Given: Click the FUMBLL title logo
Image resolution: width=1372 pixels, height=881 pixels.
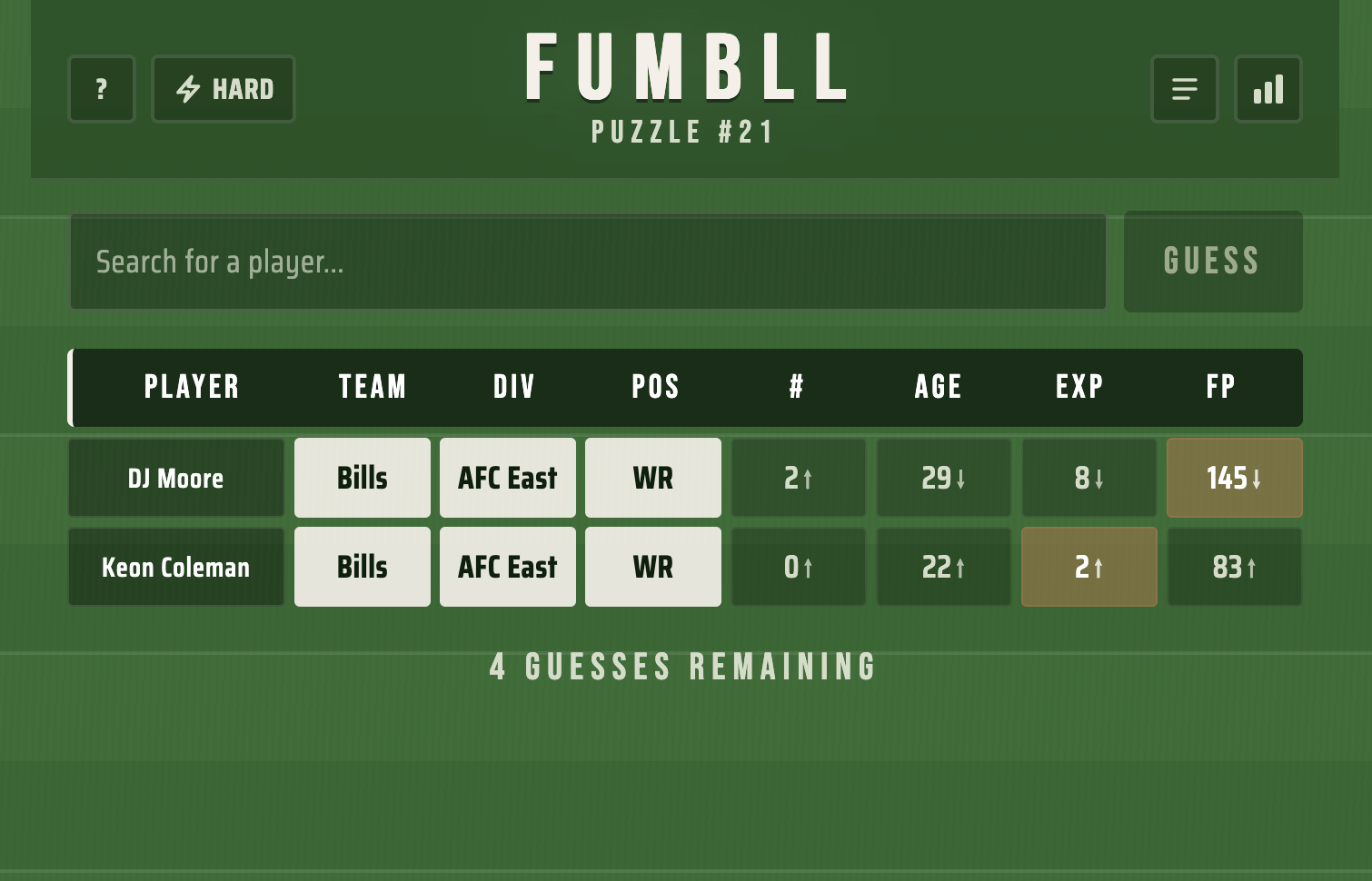Looking at the screenshot, I should (x=684, y=65).
